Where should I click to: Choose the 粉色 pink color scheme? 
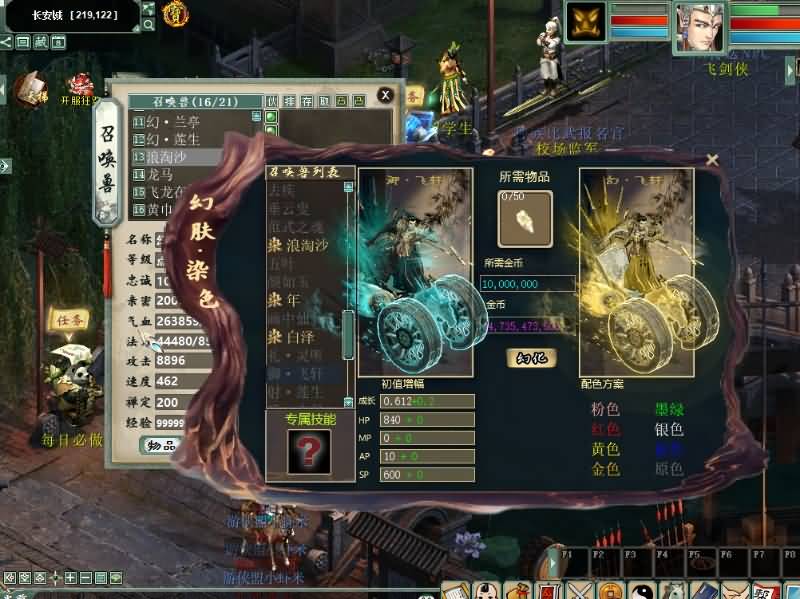click(606, 410)
